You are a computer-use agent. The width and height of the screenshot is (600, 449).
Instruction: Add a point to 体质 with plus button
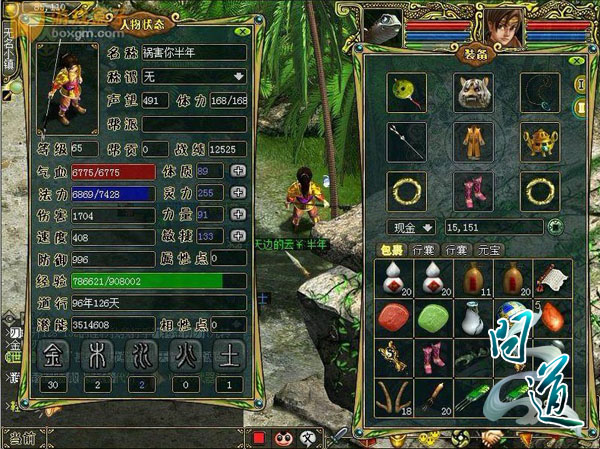coord(237,171)
